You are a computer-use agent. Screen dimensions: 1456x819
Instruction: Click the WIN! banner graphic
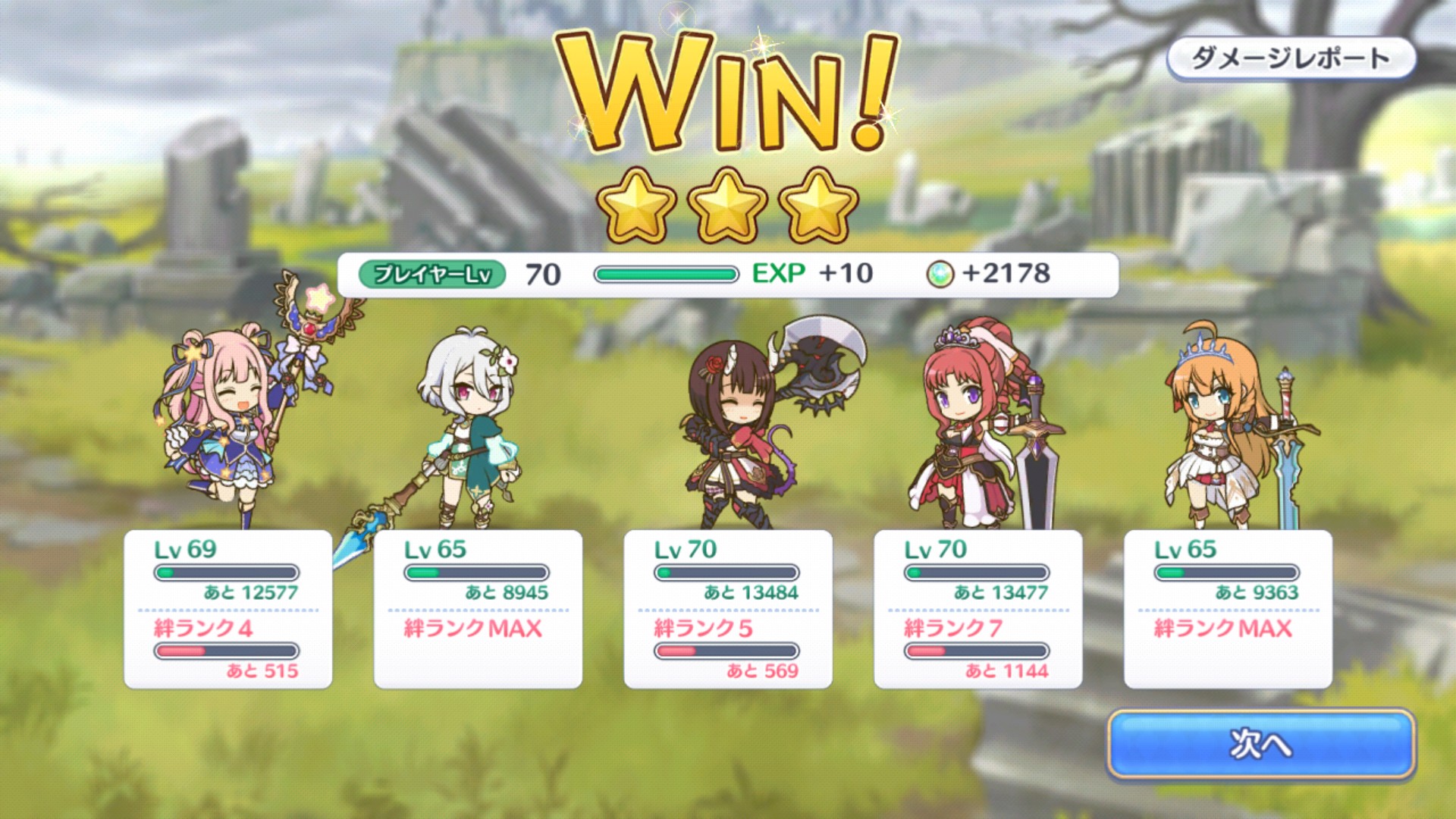(728, 91)
